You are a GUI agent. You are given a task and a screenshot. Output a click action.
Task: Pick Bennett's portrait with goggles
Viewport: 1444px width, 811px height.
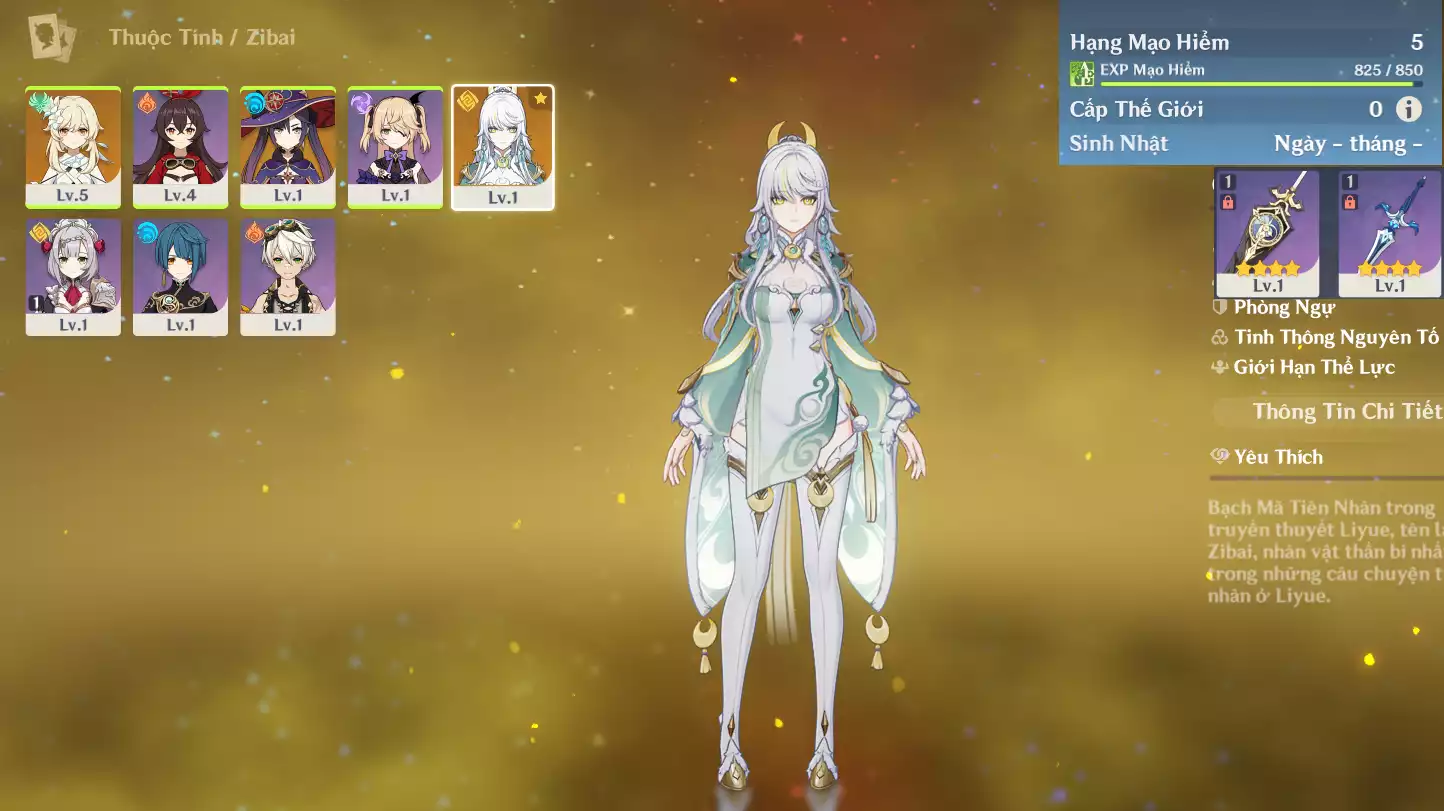click(x=288, y=277)
